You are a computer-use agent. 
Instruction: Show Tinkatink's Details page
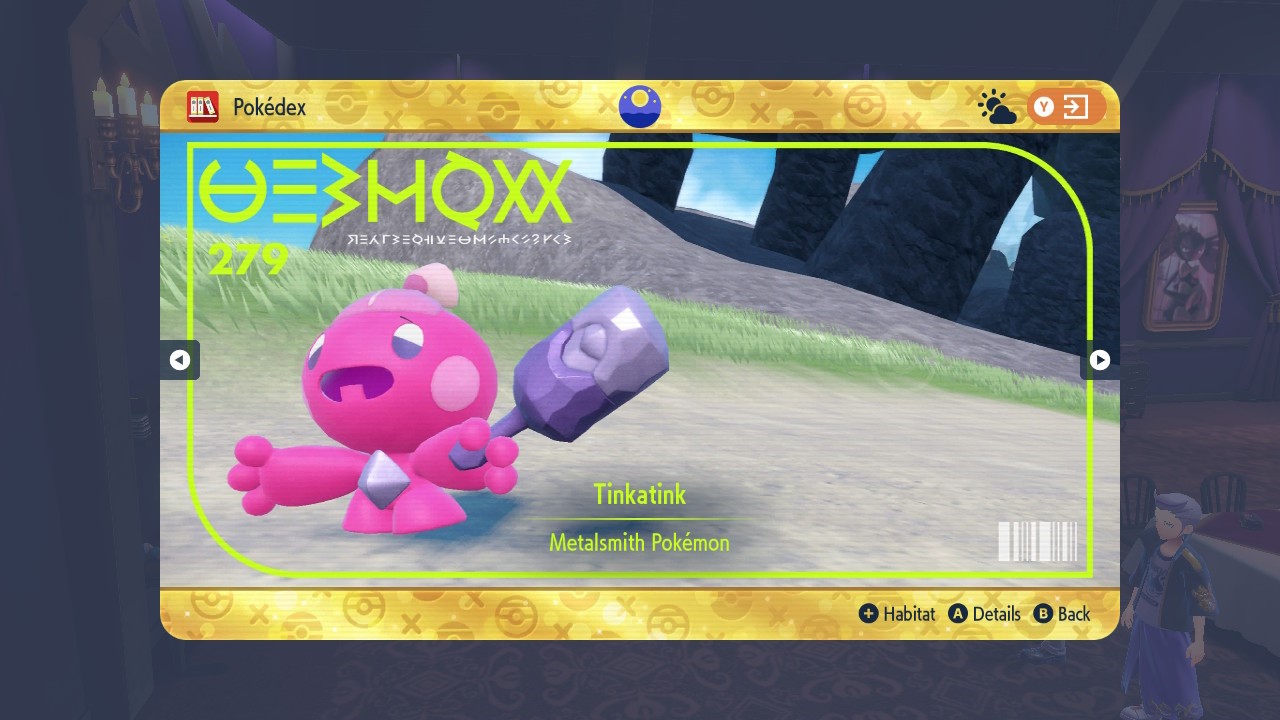(985, 614)
